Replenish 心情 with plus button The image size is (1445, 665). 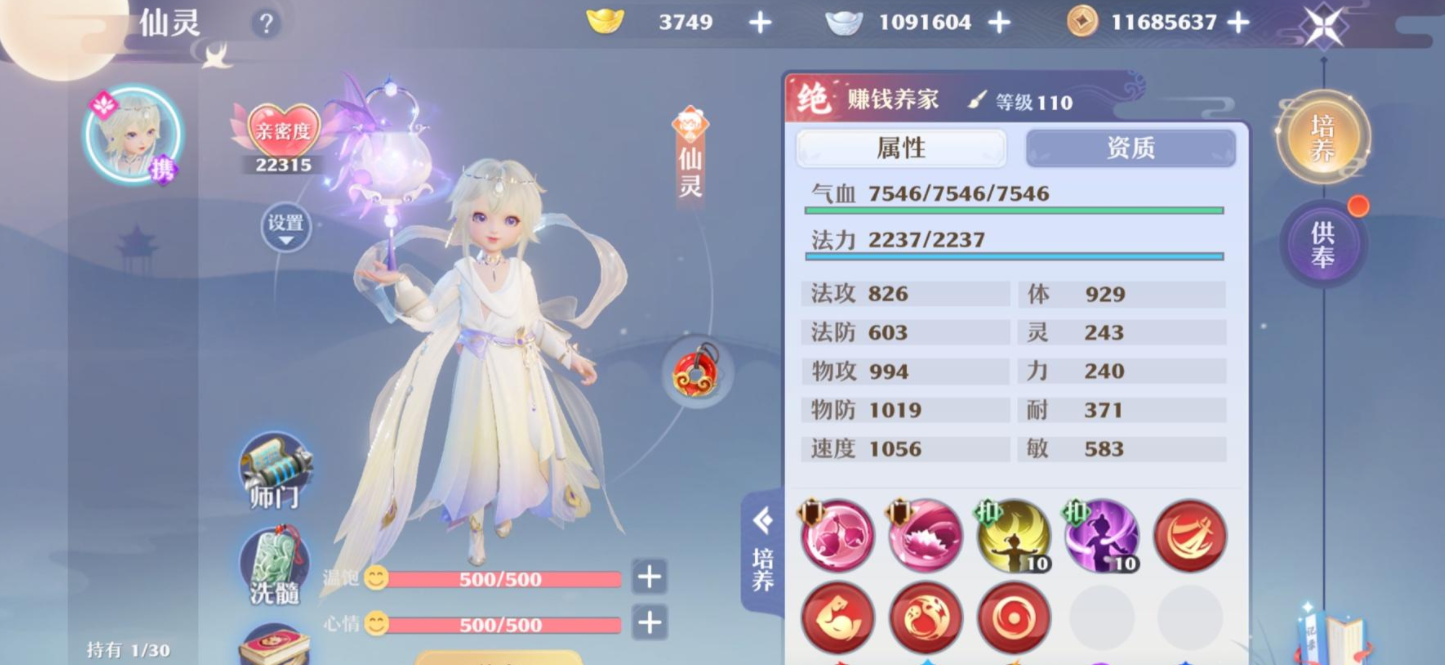(x=650, y=623)
